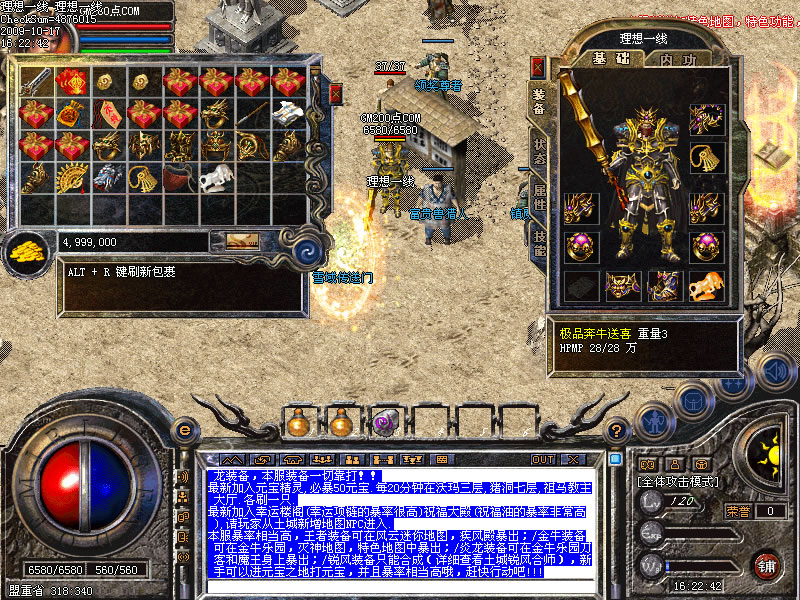Select the equipped golden tassel charm slot

(707, 160)
